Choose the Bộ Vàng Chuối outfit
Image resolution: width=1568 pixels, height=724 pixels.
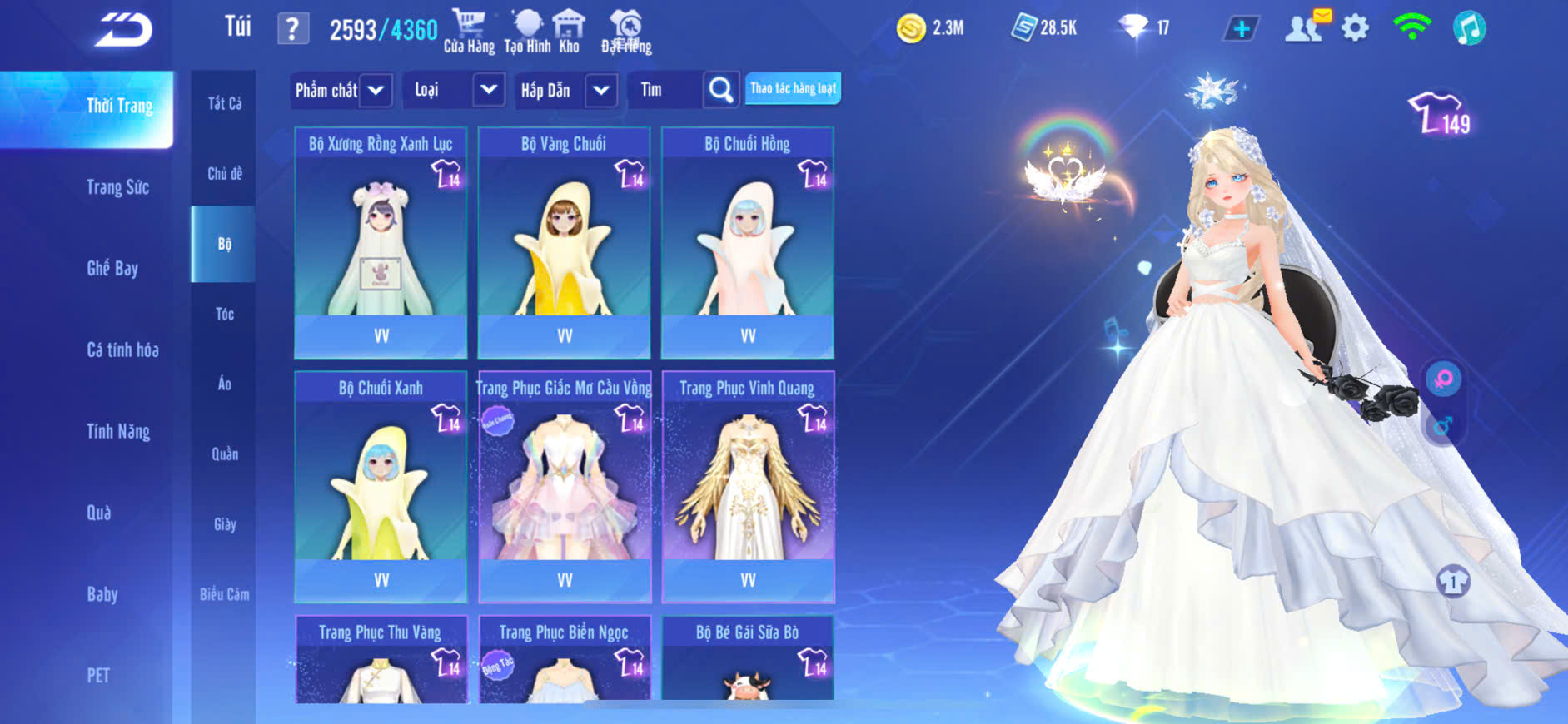click(x=564, y=242)
